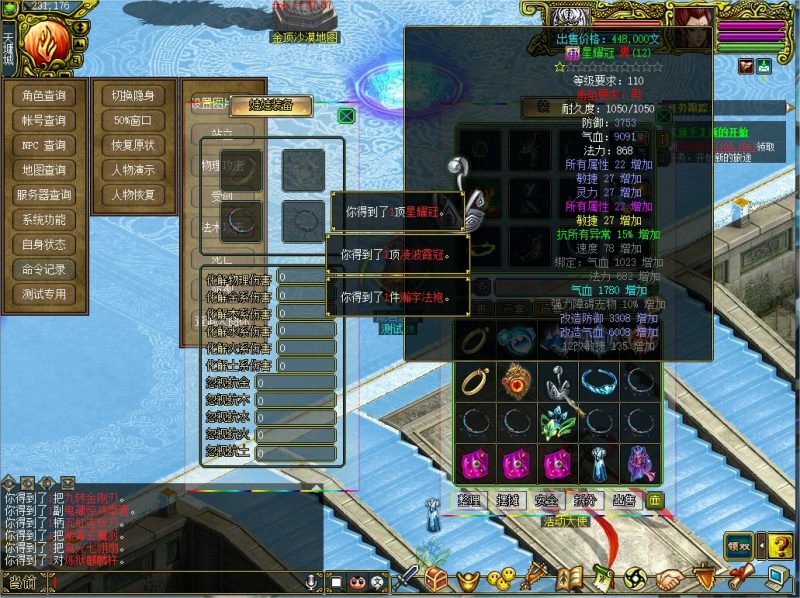Open the NPC 查询 lookup

pyautogui.click(x=44, y=146)
